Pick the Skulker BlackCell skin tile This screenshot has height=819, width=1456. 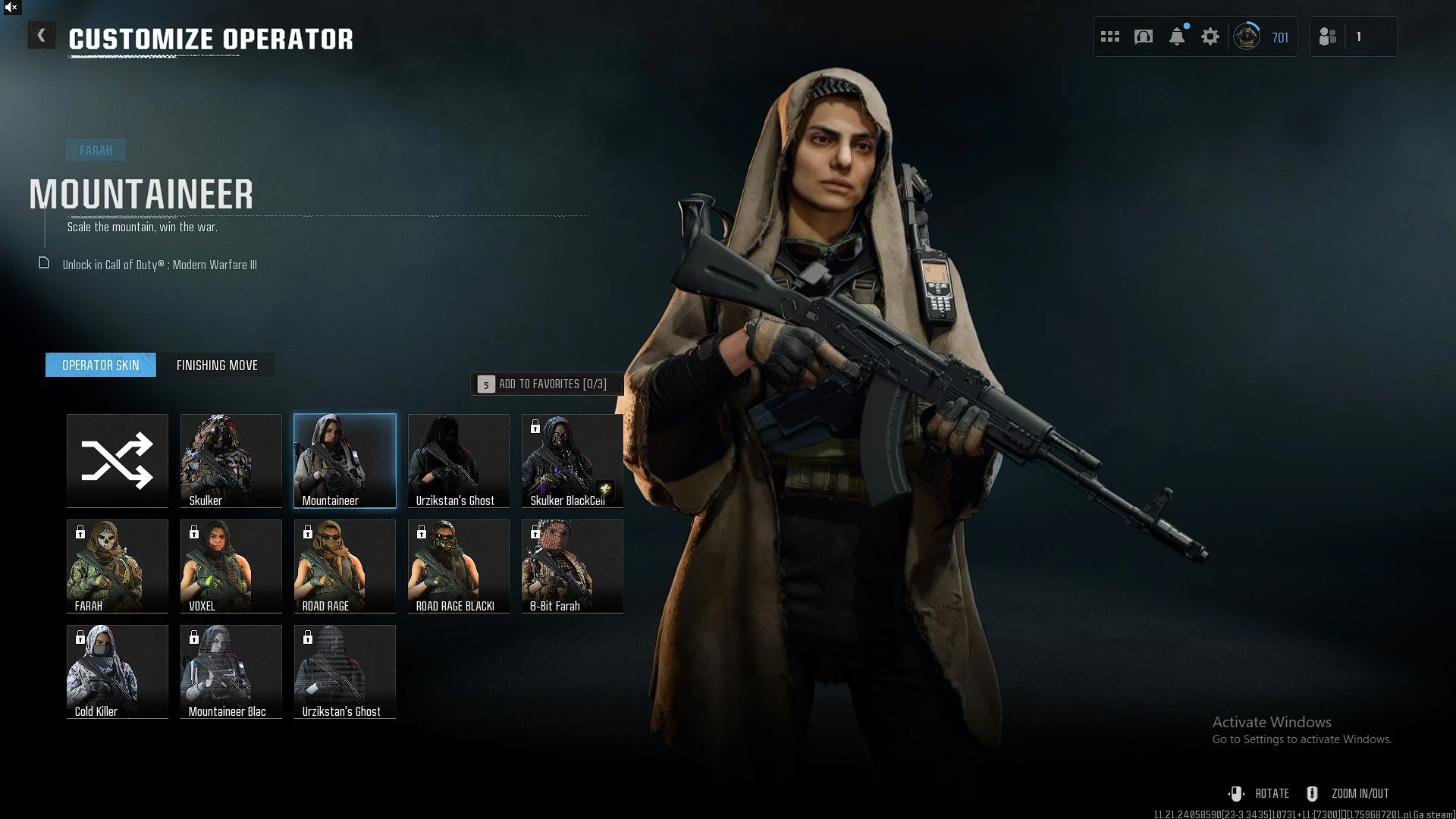point(573,460)
